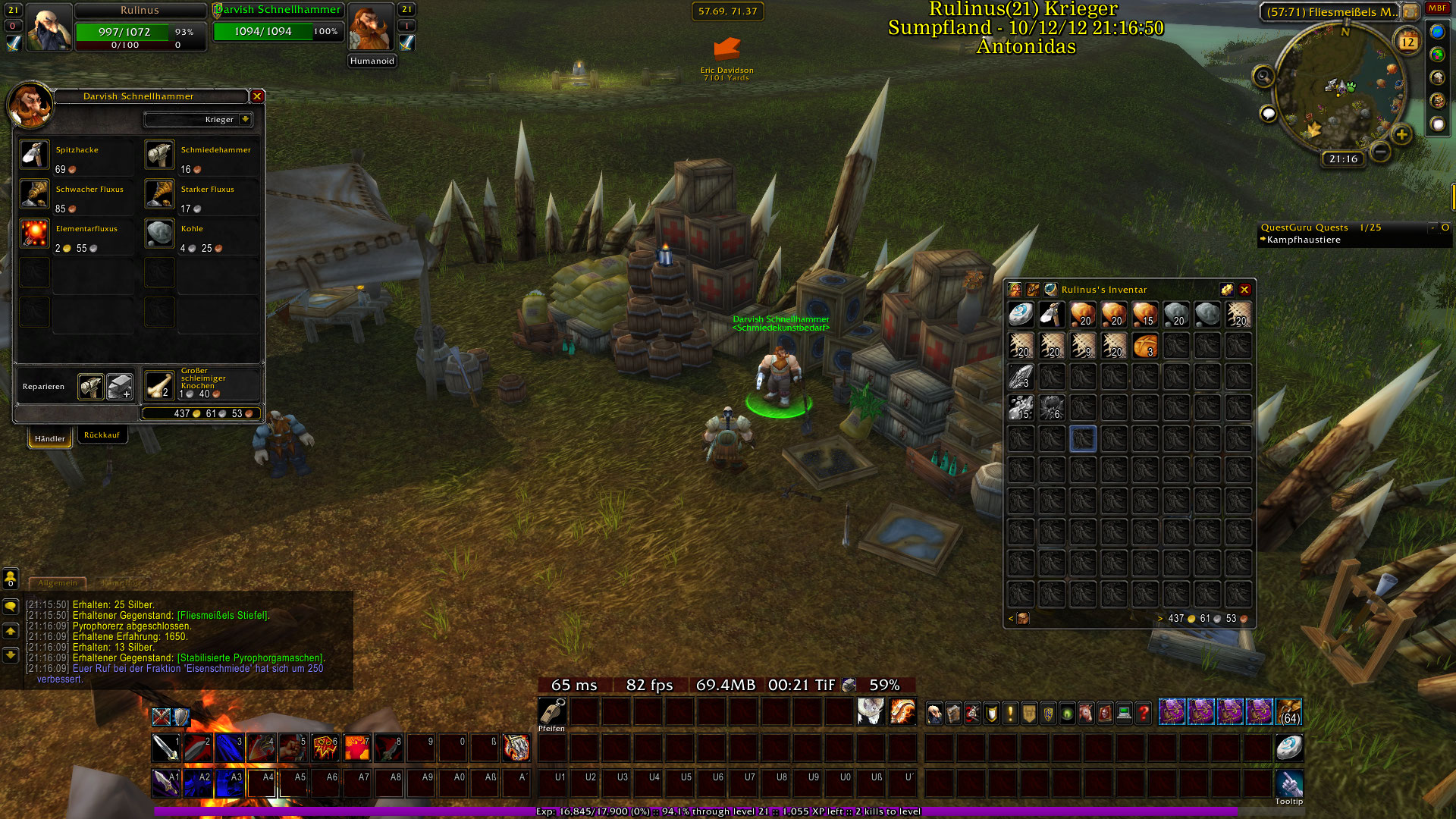Select Starker Fluxus in vendor list
1456x819 pixels.
pos(160,194)
